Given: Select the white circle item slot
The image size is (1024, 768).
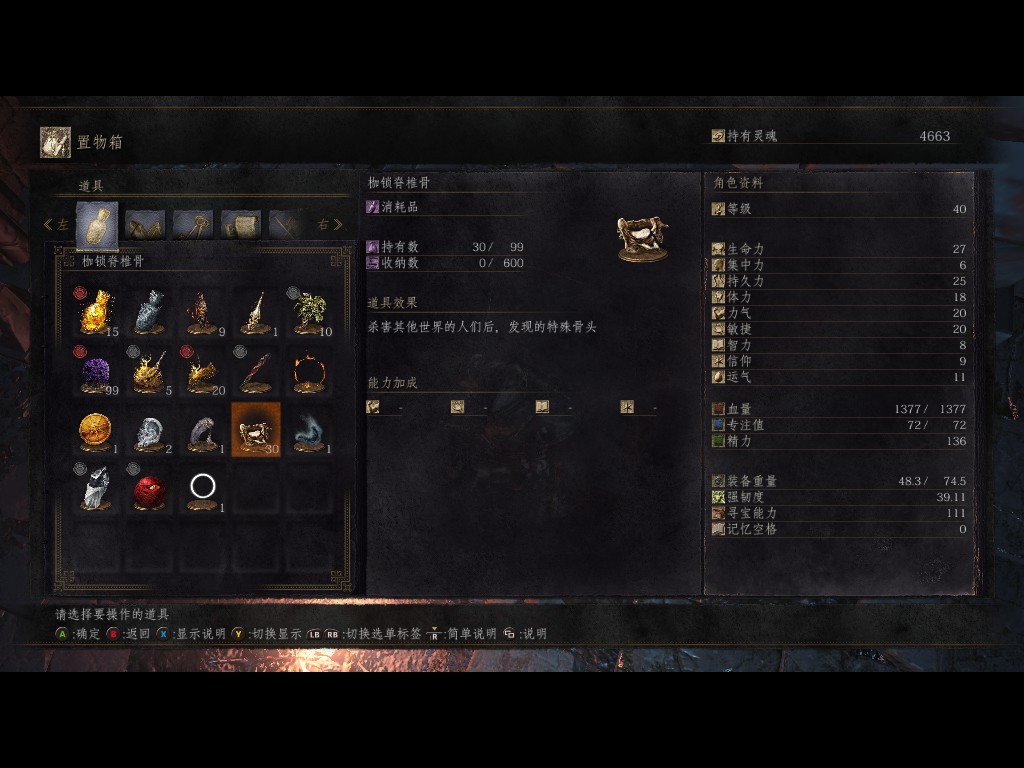Looking at the screenshot, I should pyautogui.click(x=203, y=487).
